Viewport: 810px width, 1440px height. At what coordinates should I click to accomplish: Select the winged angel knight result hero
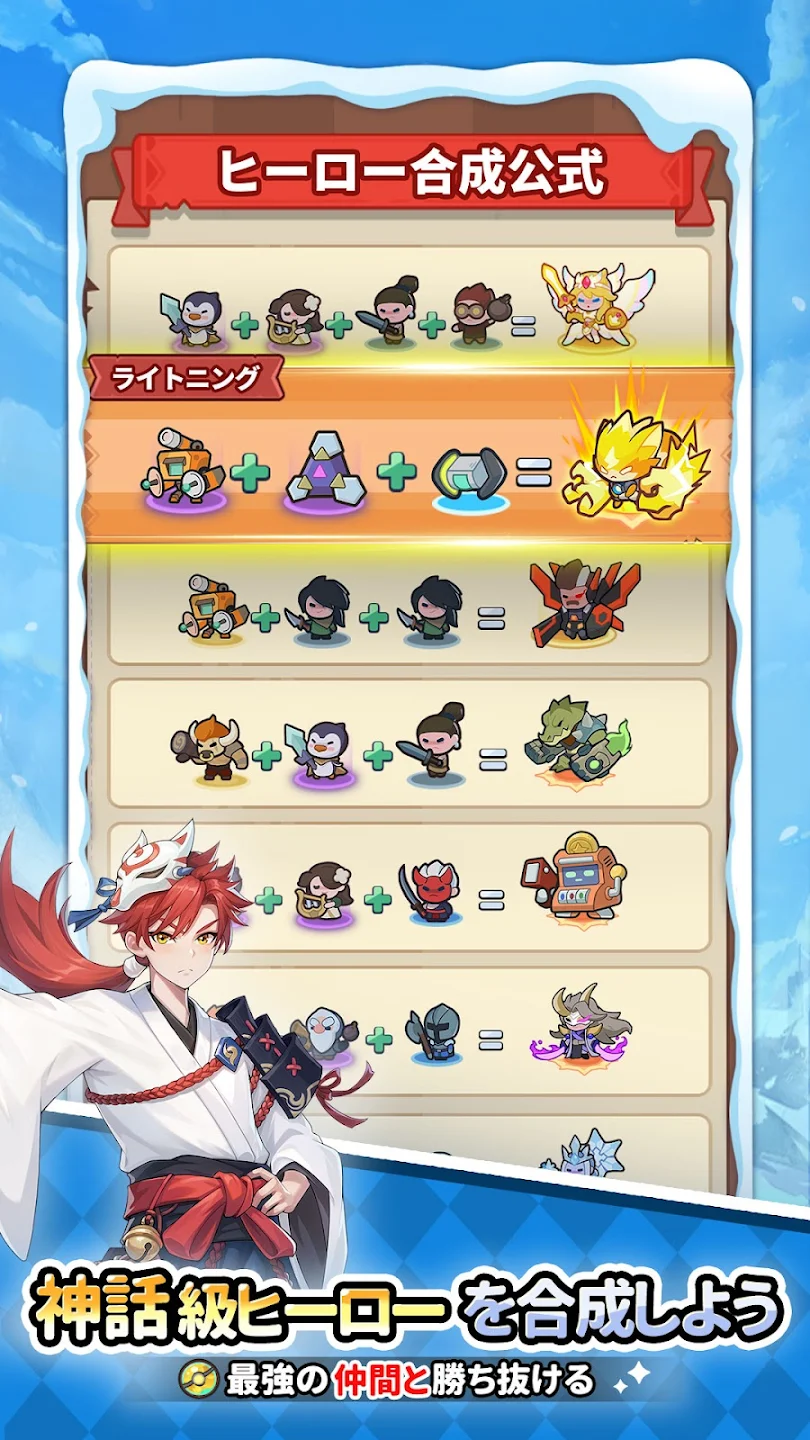coord(596,306)
